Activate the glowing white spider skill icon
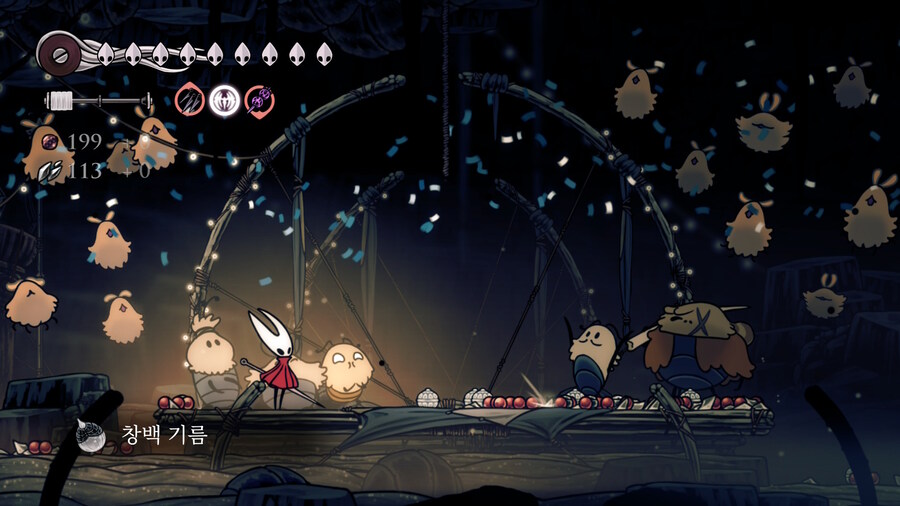Screen dimensions: 900x506 click(223, 100)
